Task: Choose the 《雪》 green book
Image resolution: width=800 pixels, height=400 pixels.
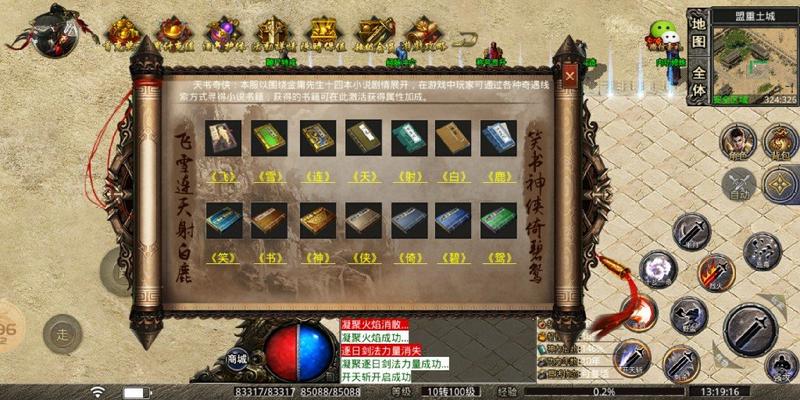Action: 268,139
